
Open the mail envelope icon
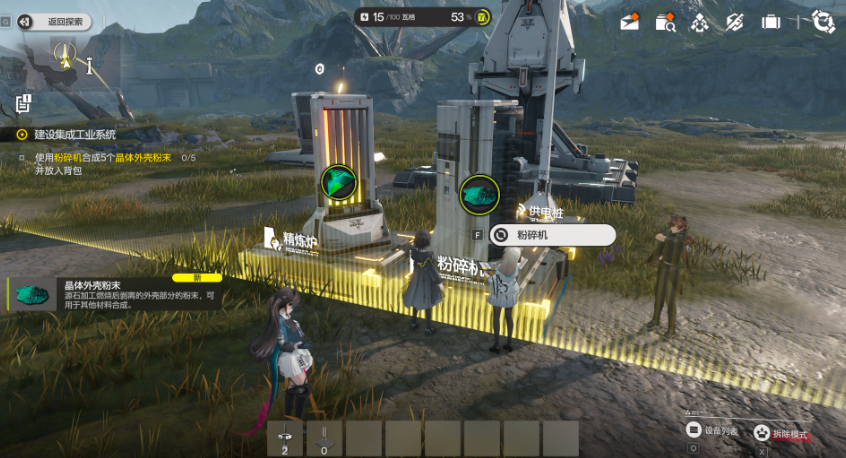629,21
